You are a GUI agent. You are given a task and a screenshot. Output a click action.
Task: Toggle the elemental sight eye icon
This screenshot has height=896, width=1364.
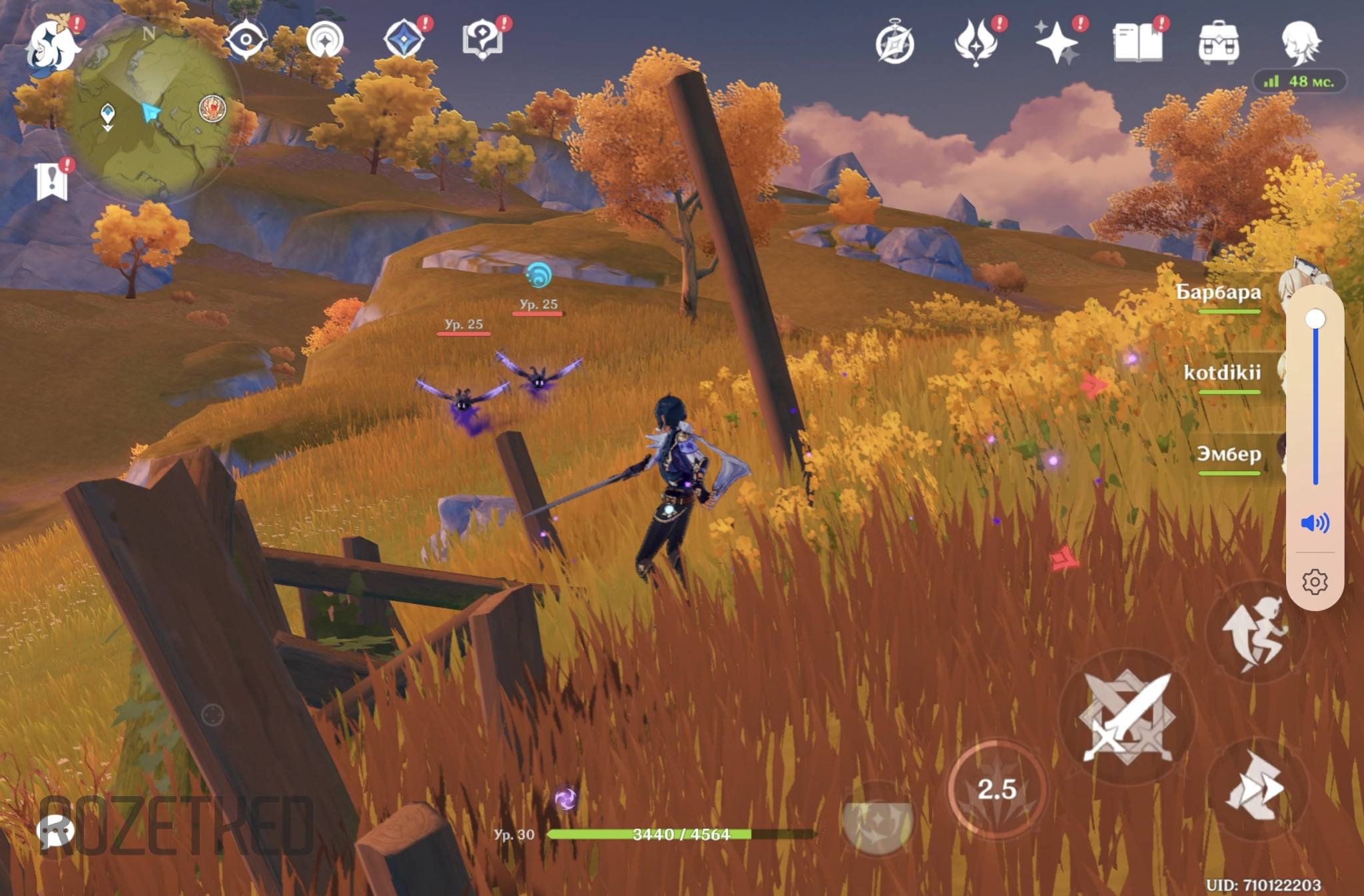click(x=245, y=40)
